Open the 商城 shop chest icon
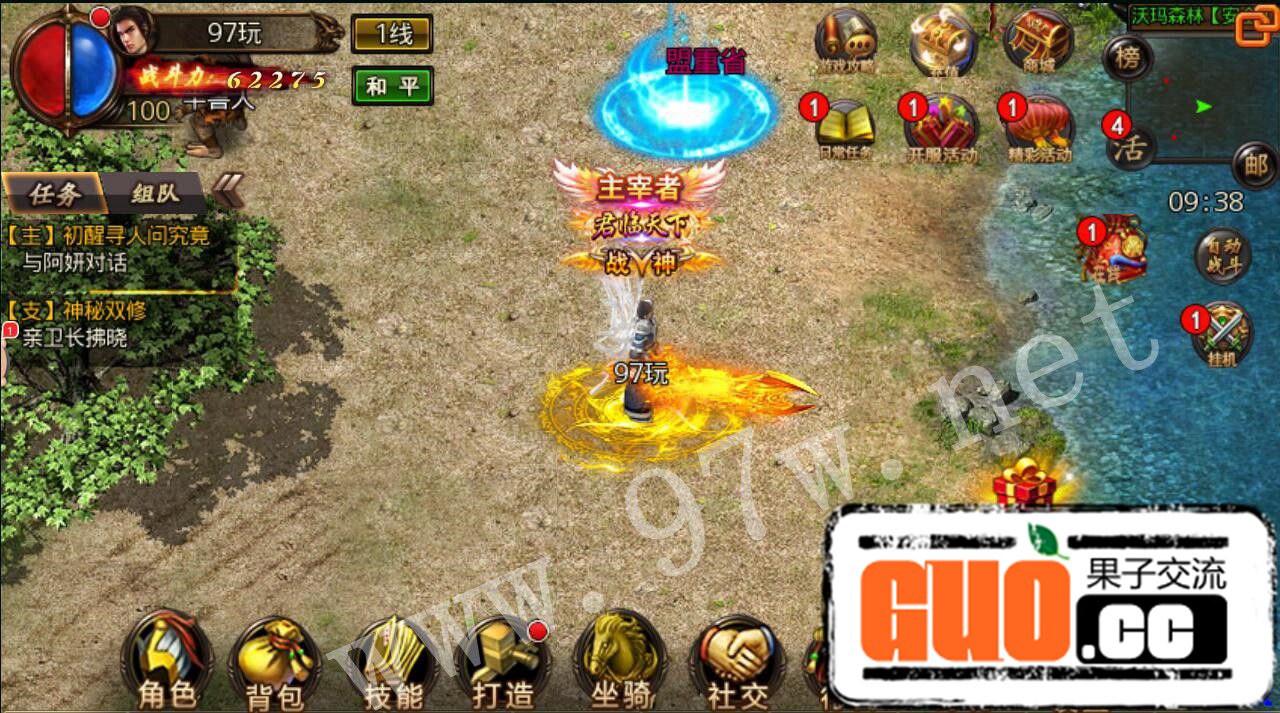Viewport: 1280px width, 713px height. tap(1037, 42)
